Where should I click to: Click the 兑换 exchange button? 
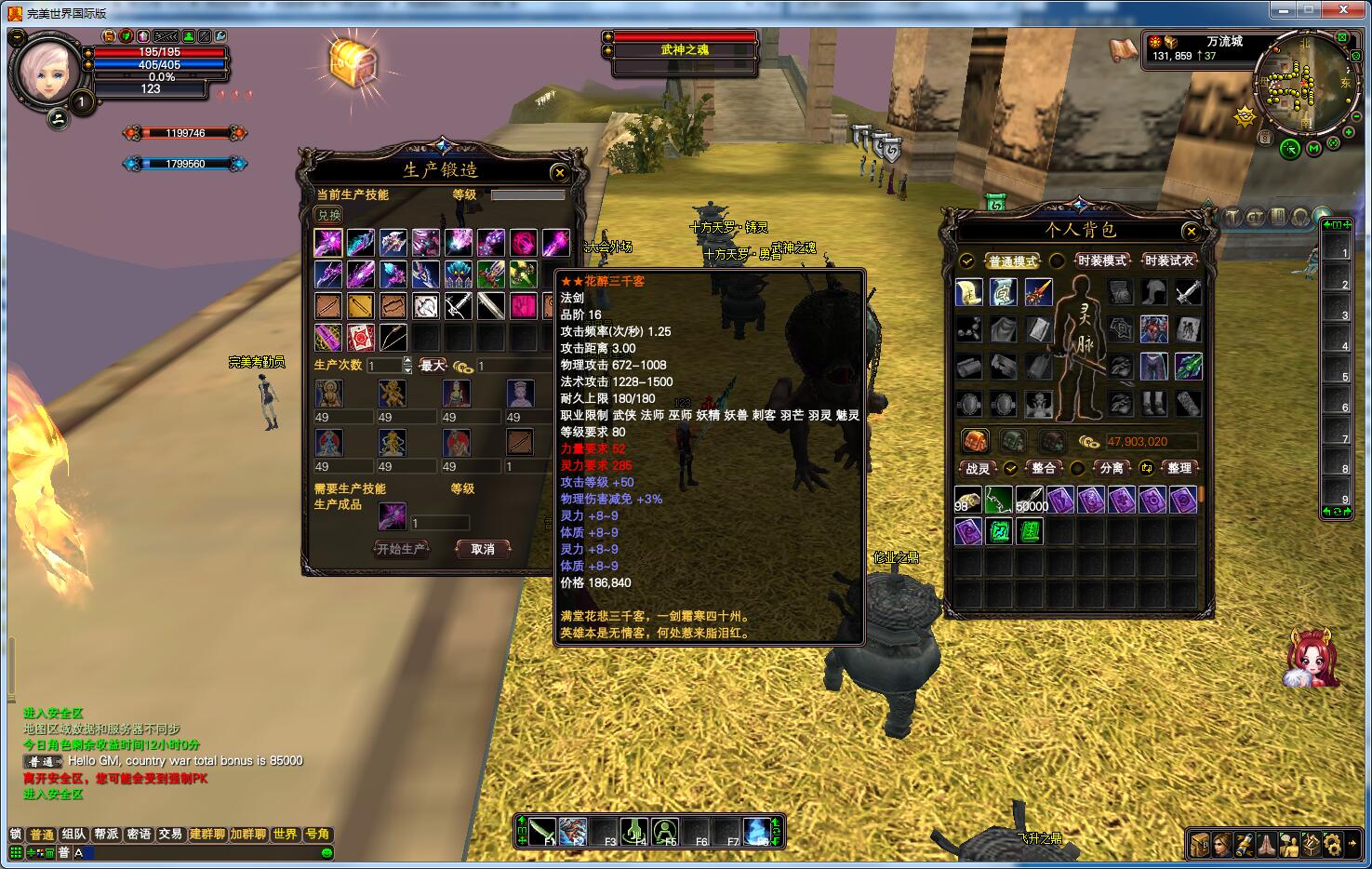click(328, 215)
